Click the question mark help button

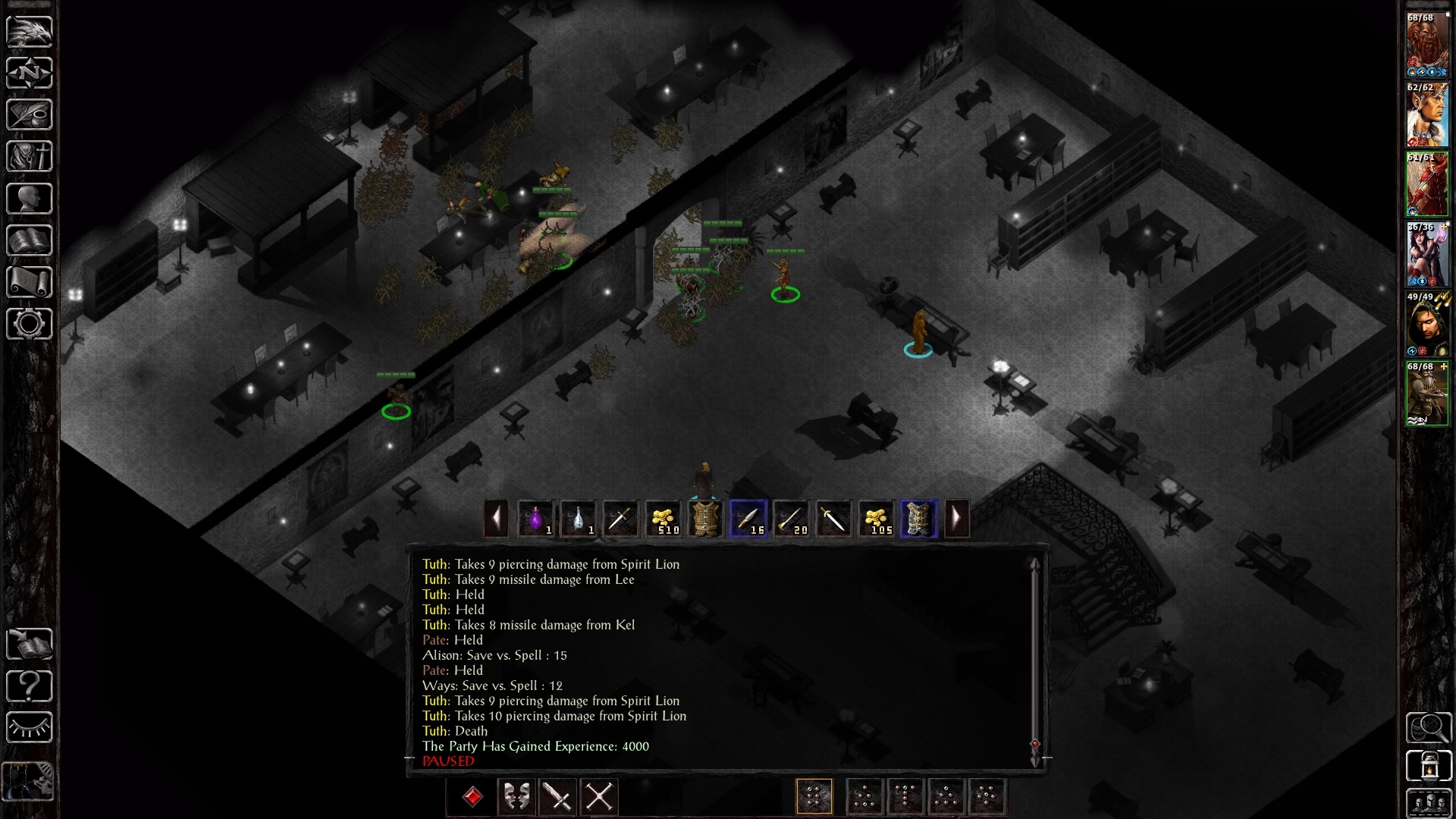click(30, 686)
